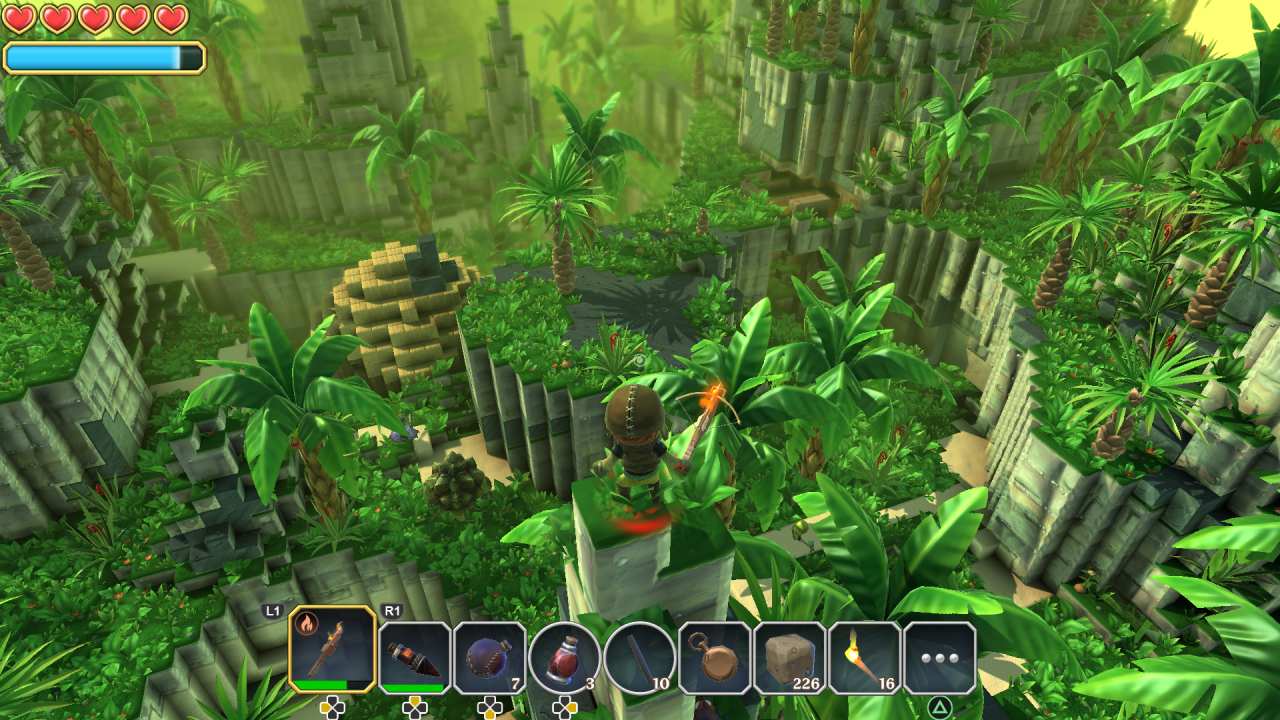Pick the copper compass slot
The image size is (1280, 720).
[x=715, y=657]
